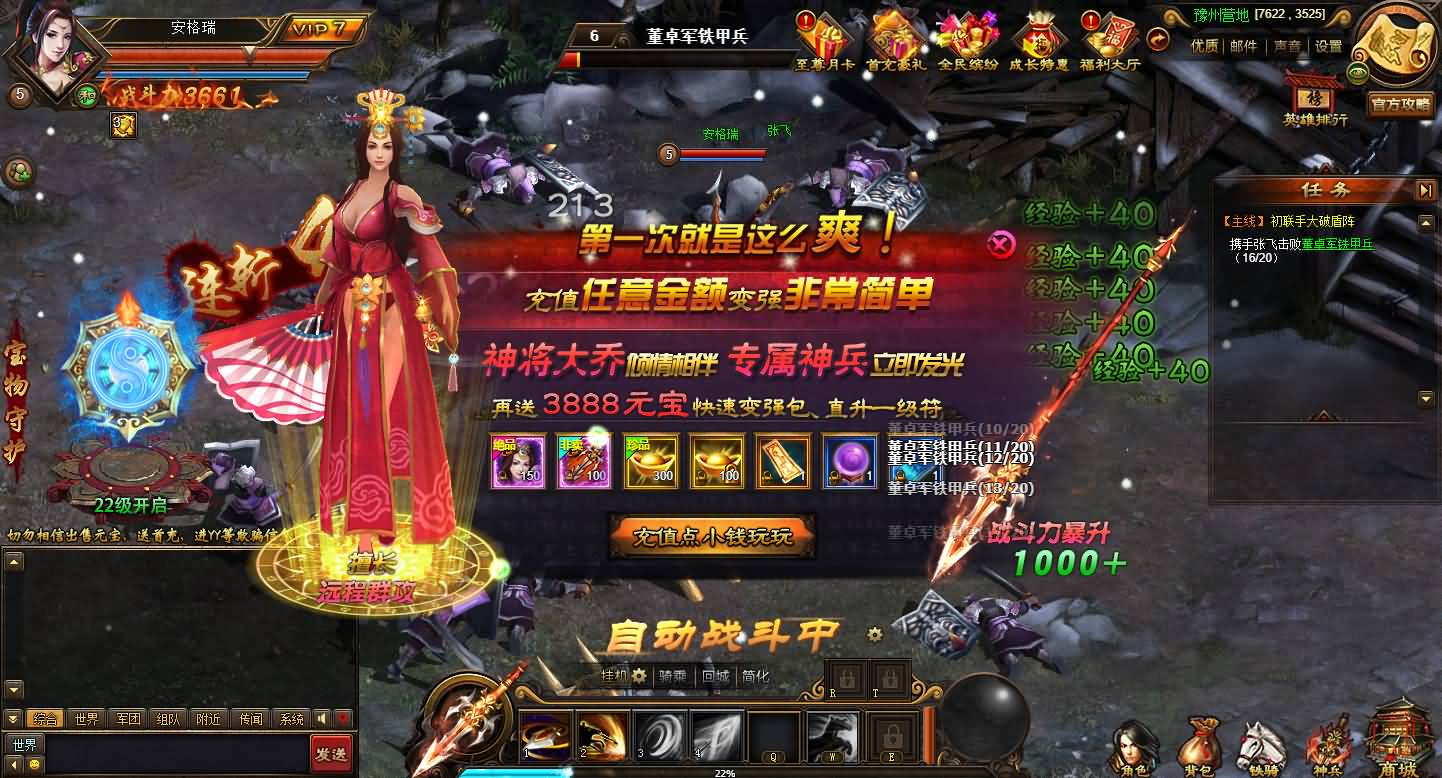
Task: Toggle the eye icon under the quest scroll
Action: (1358, 74)
